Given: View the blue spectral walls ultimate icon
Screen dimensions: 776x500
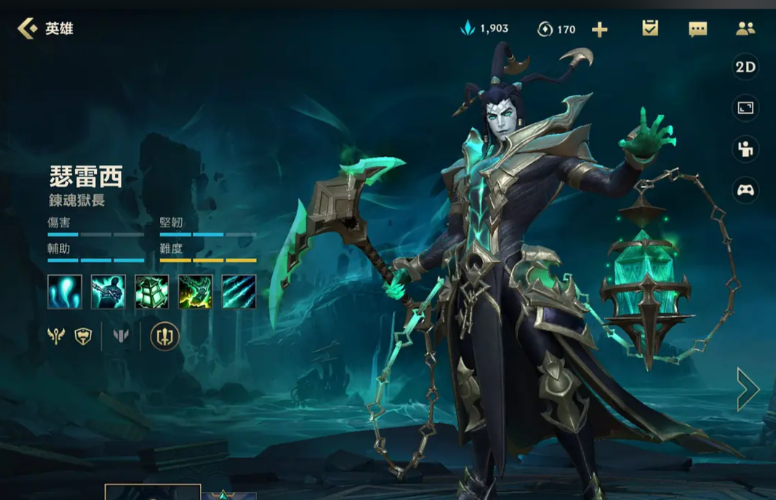Looking at the screenshot, I should pyautogui.click(x=239, y=291).
